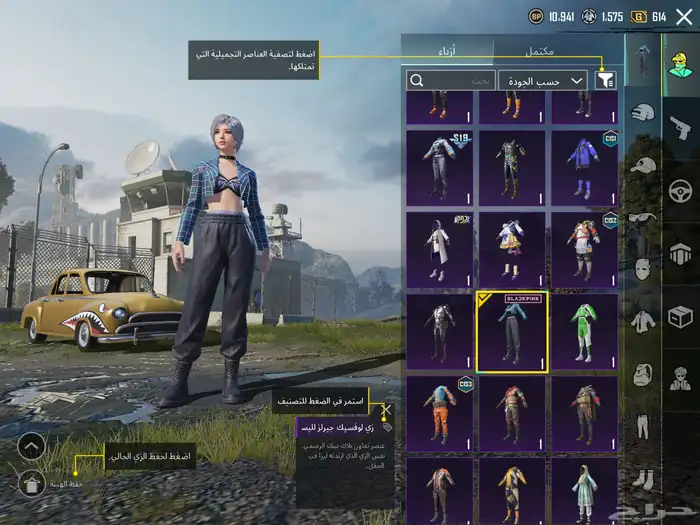The width and height of the screenshot is (700, 525).
Task: Select the green and white racing suit
Action: point(584,331)
